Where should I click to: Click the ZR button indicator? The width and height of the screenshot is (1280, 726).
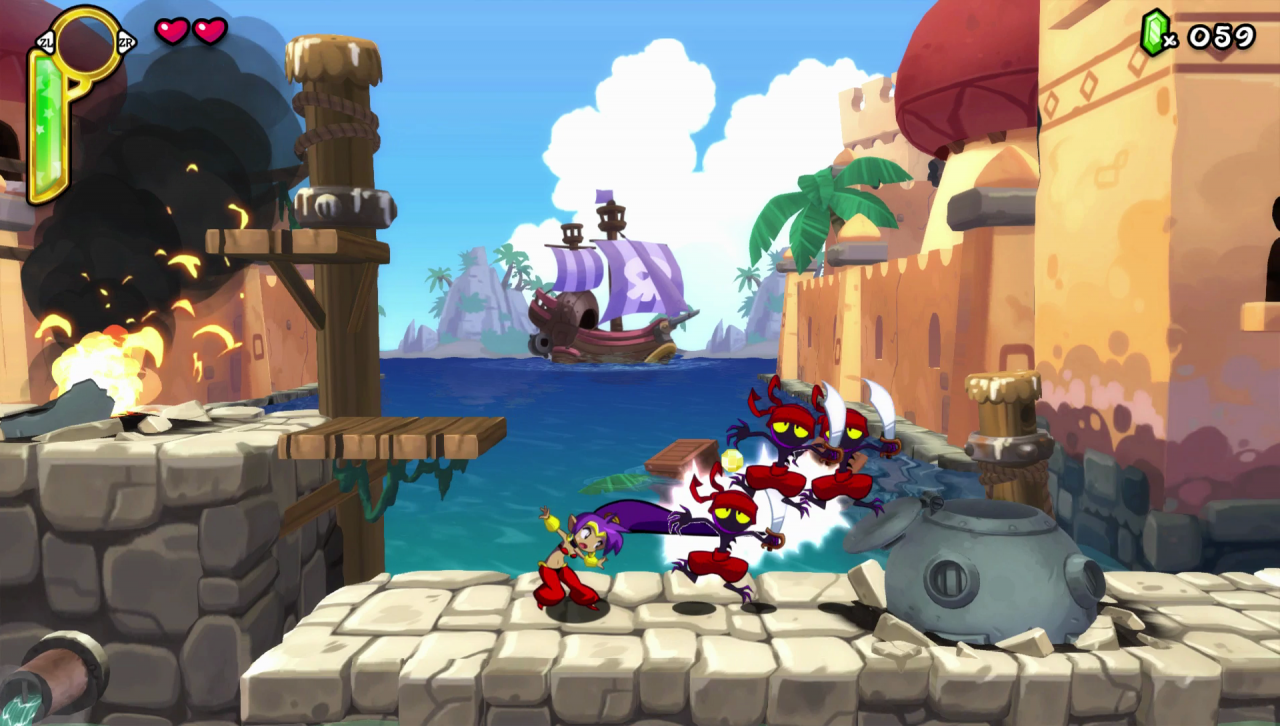pos(127,42)
